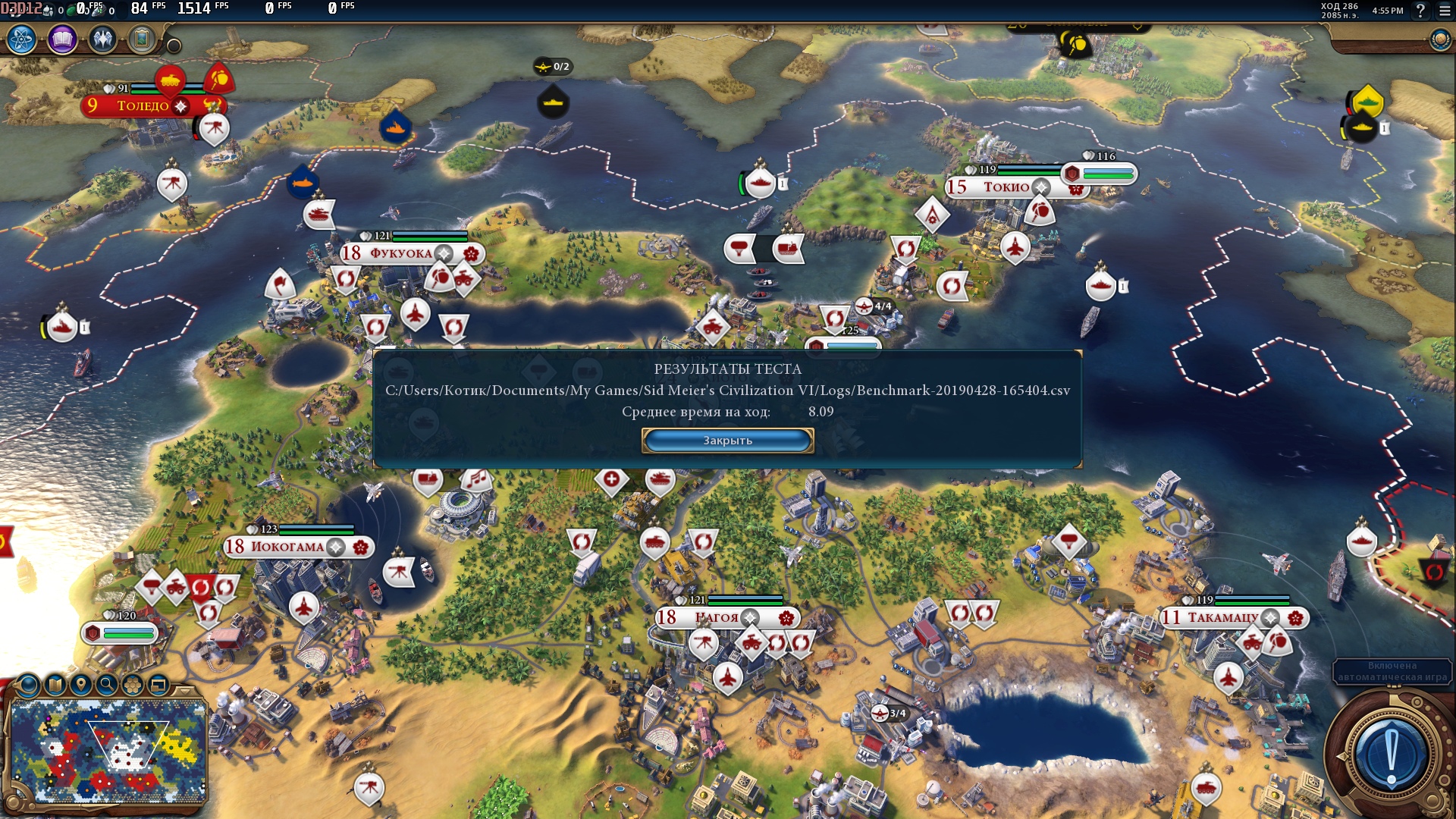Open the map search magnifier
Screen dimensions: 1456x819
(107, 686)
